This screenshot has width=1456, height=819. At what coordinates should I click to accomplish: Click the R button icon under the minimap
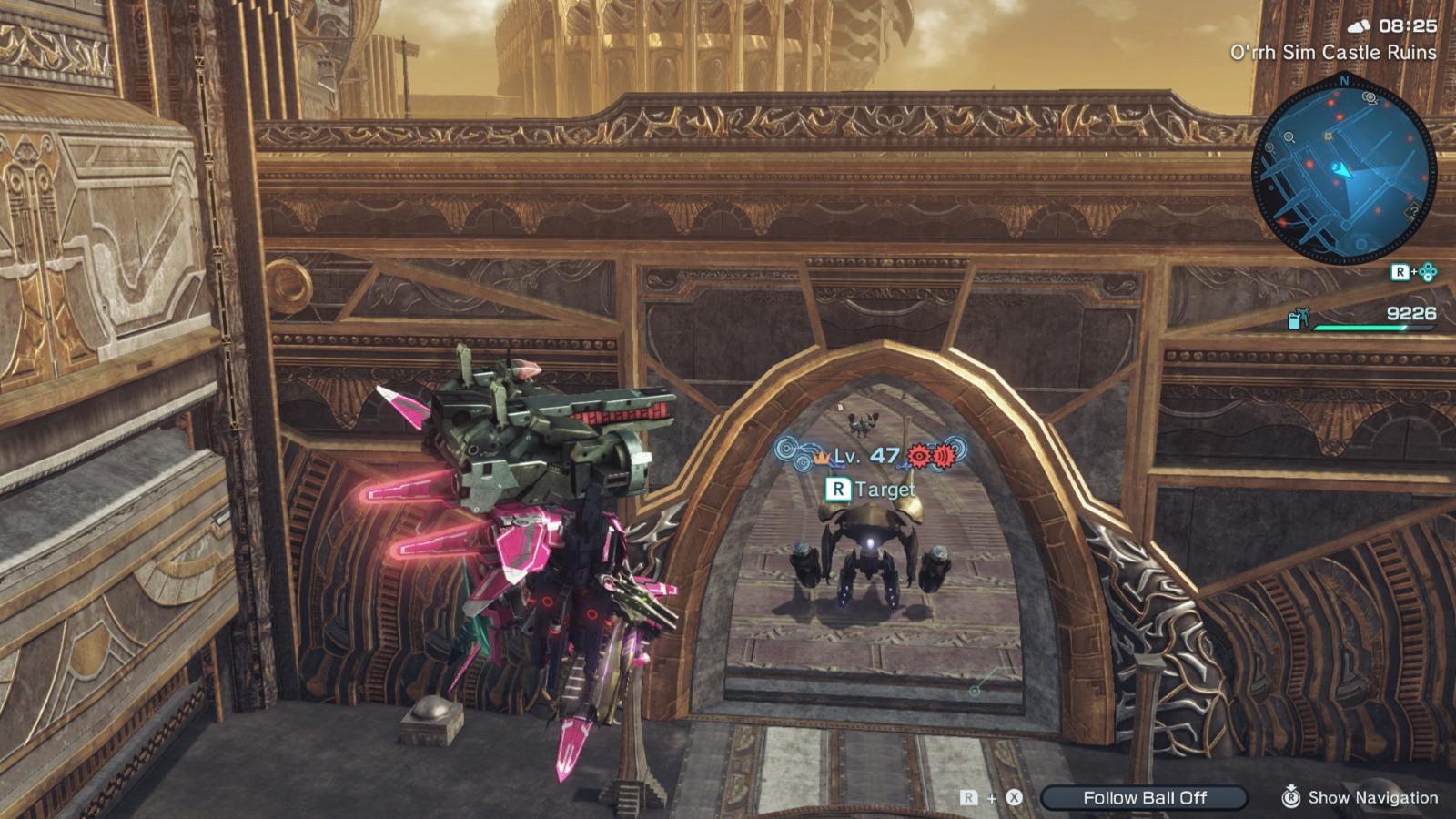(1401, 269)
